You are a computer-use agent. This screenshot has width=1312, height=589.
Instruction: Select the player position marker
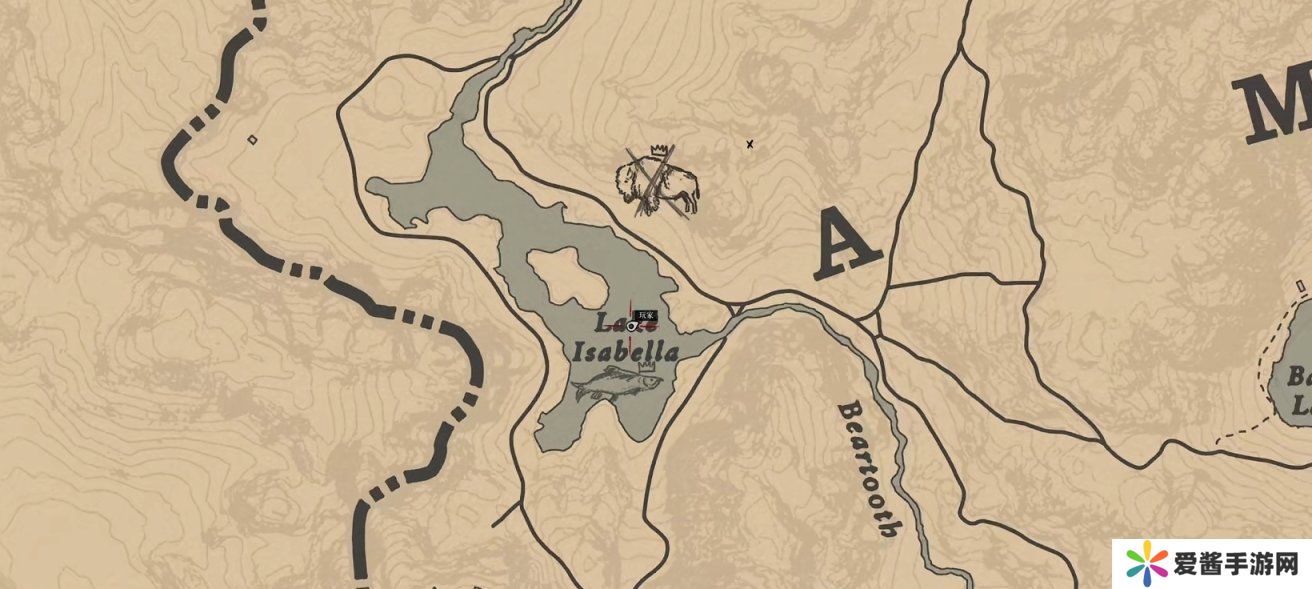[632, 324]
